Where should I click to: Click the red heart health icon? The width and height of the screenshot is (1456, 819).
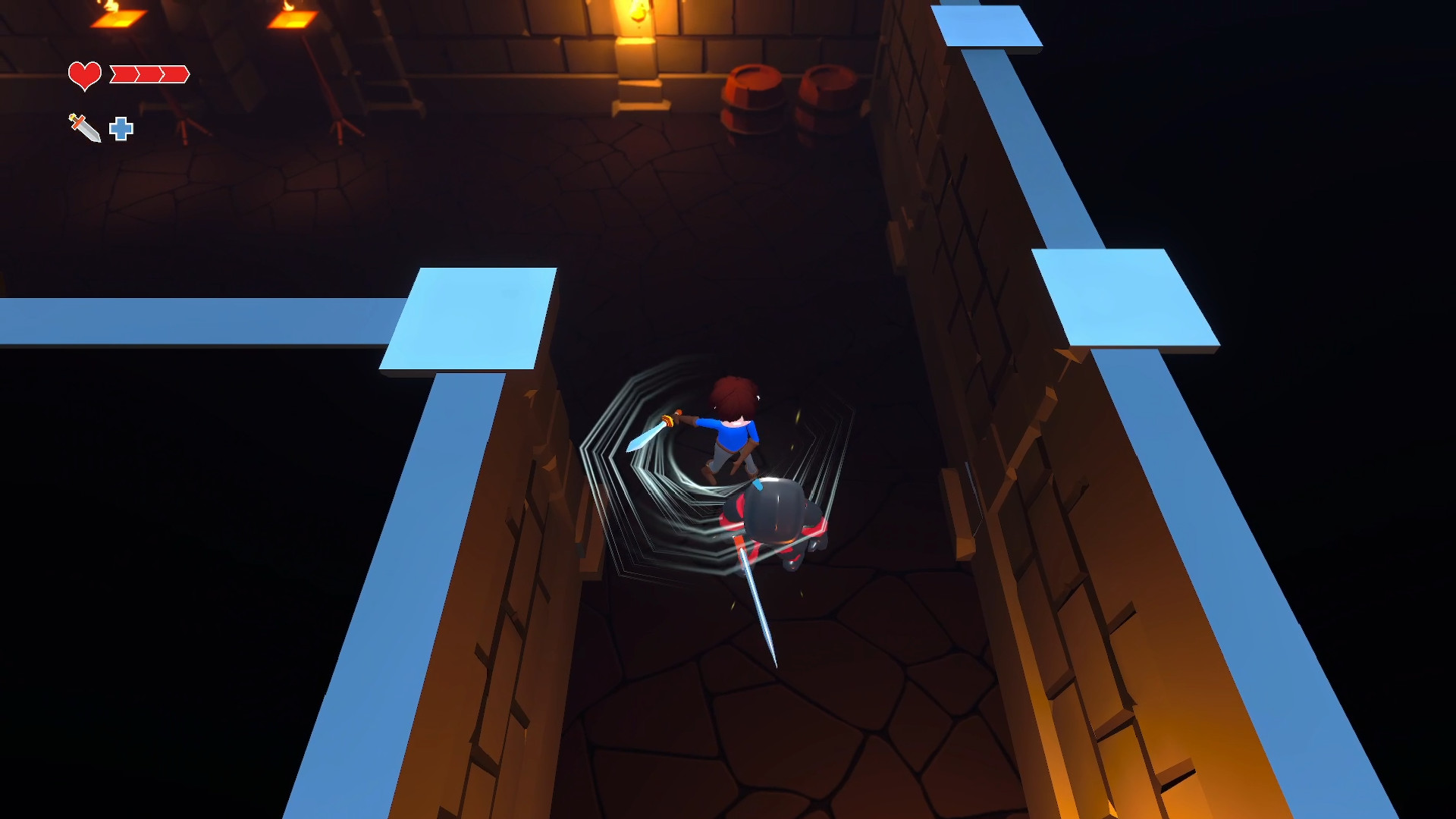(x=85, y=74)
